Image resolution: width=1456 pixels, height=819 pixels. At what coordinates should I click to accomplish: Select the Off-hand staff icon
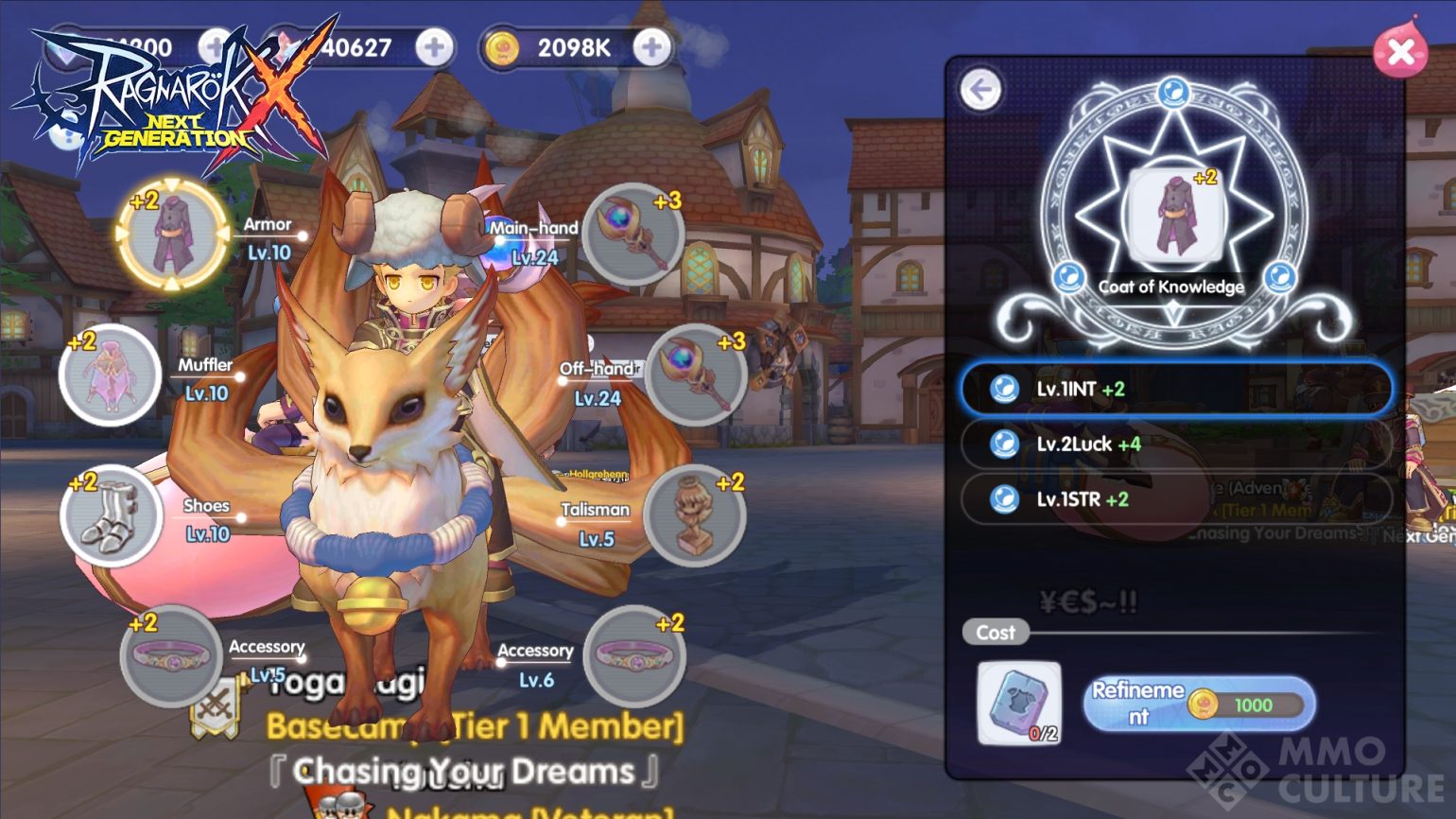click(x=696, y=373)
